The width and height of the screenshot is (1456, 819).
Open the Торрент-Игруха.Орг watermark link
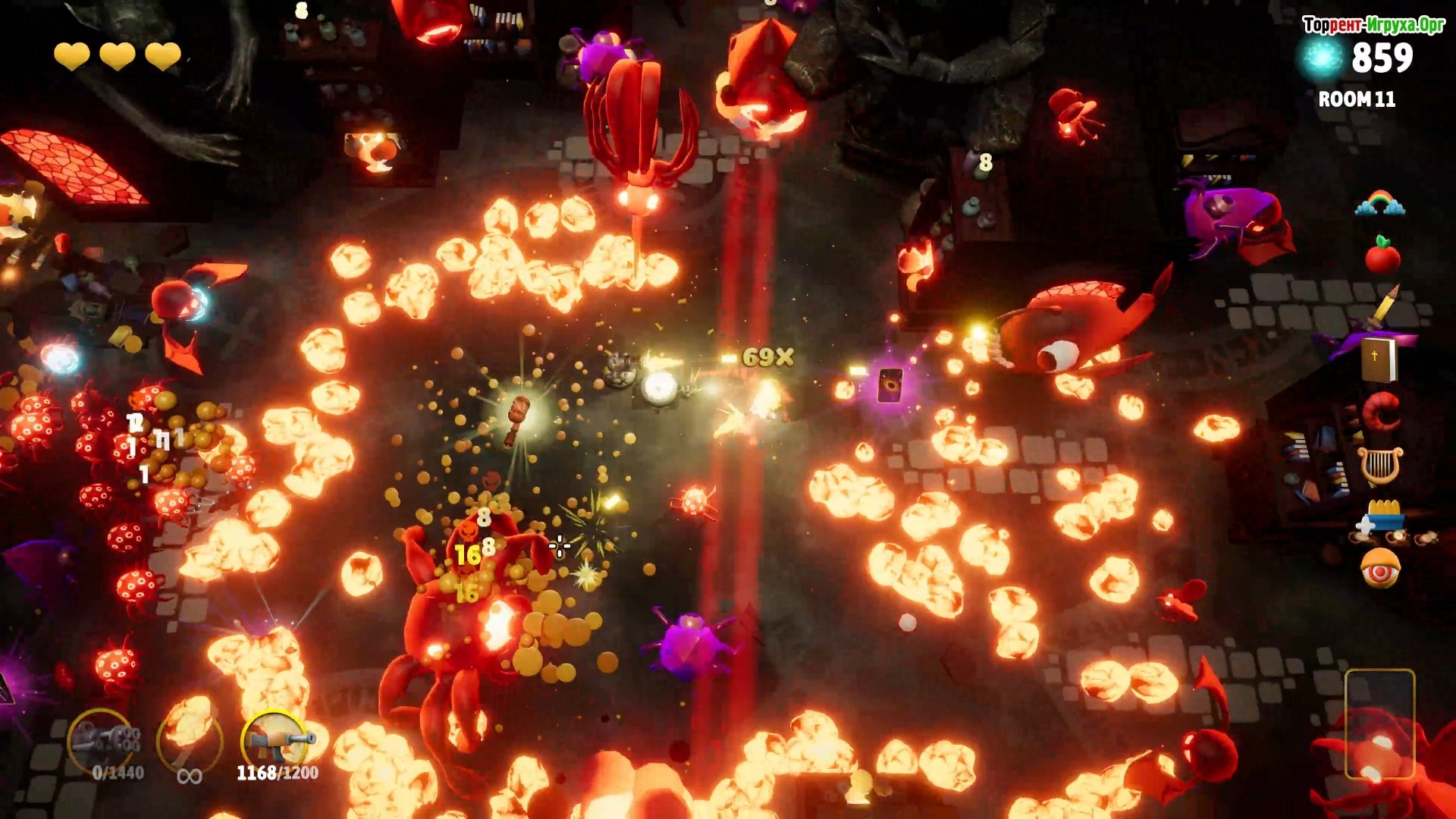point(1373,25)
